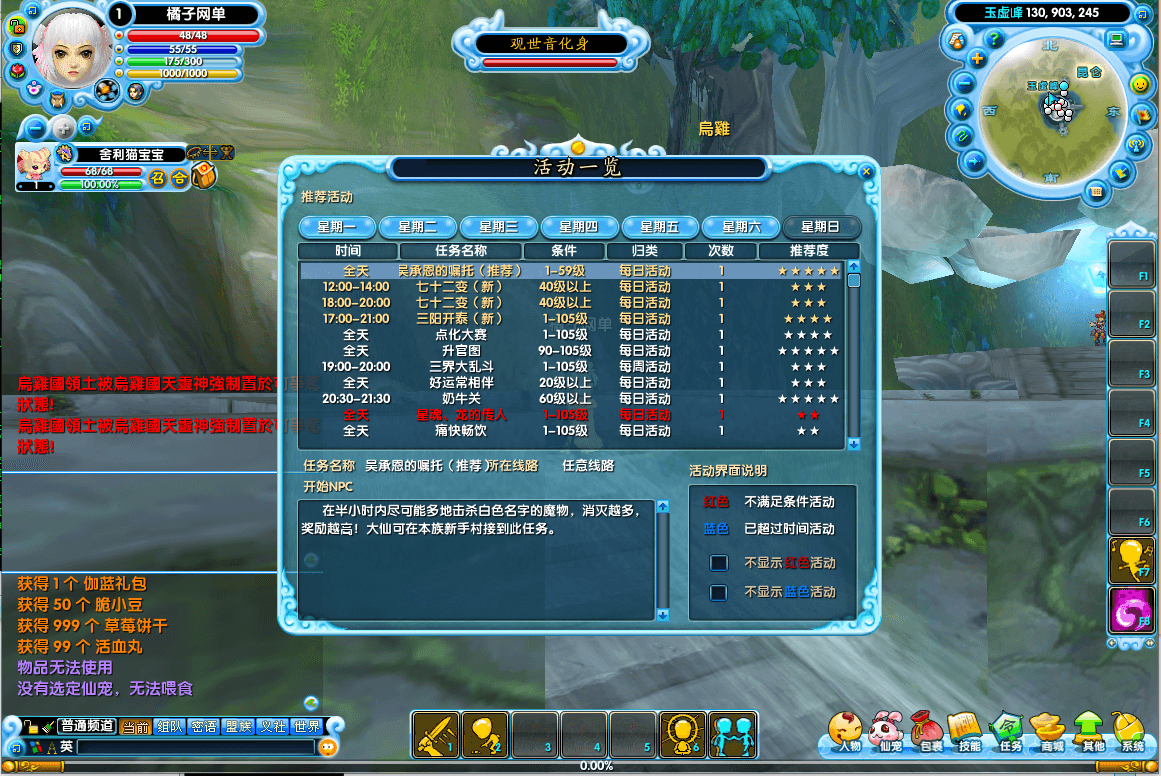Open the 任务 quest menu
The height and width of the screenshot is (776, 1161).
click(1008, 733)
